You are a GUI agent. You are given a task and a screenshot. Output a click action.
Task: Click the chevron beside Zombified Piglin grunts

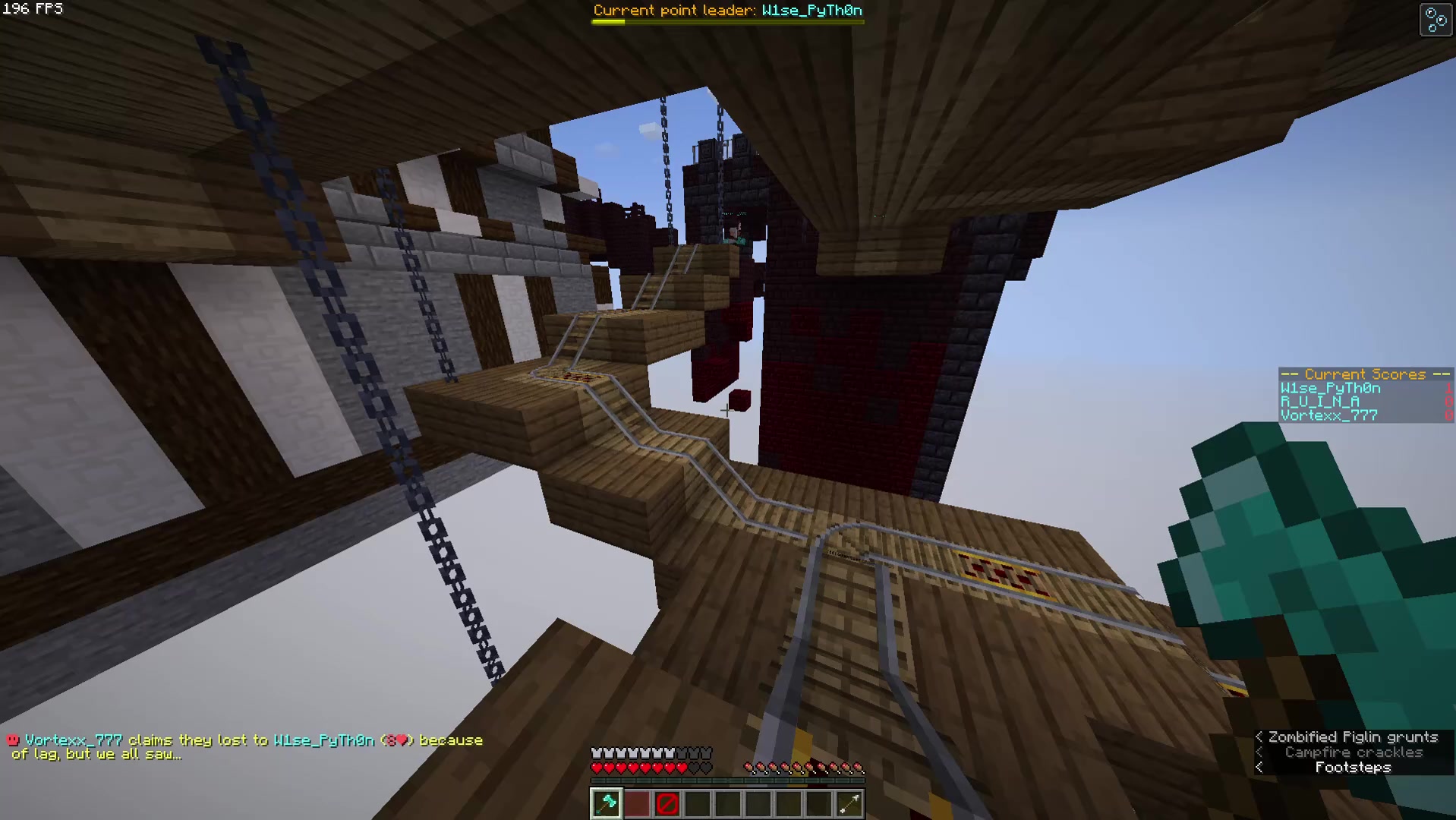1259,736
